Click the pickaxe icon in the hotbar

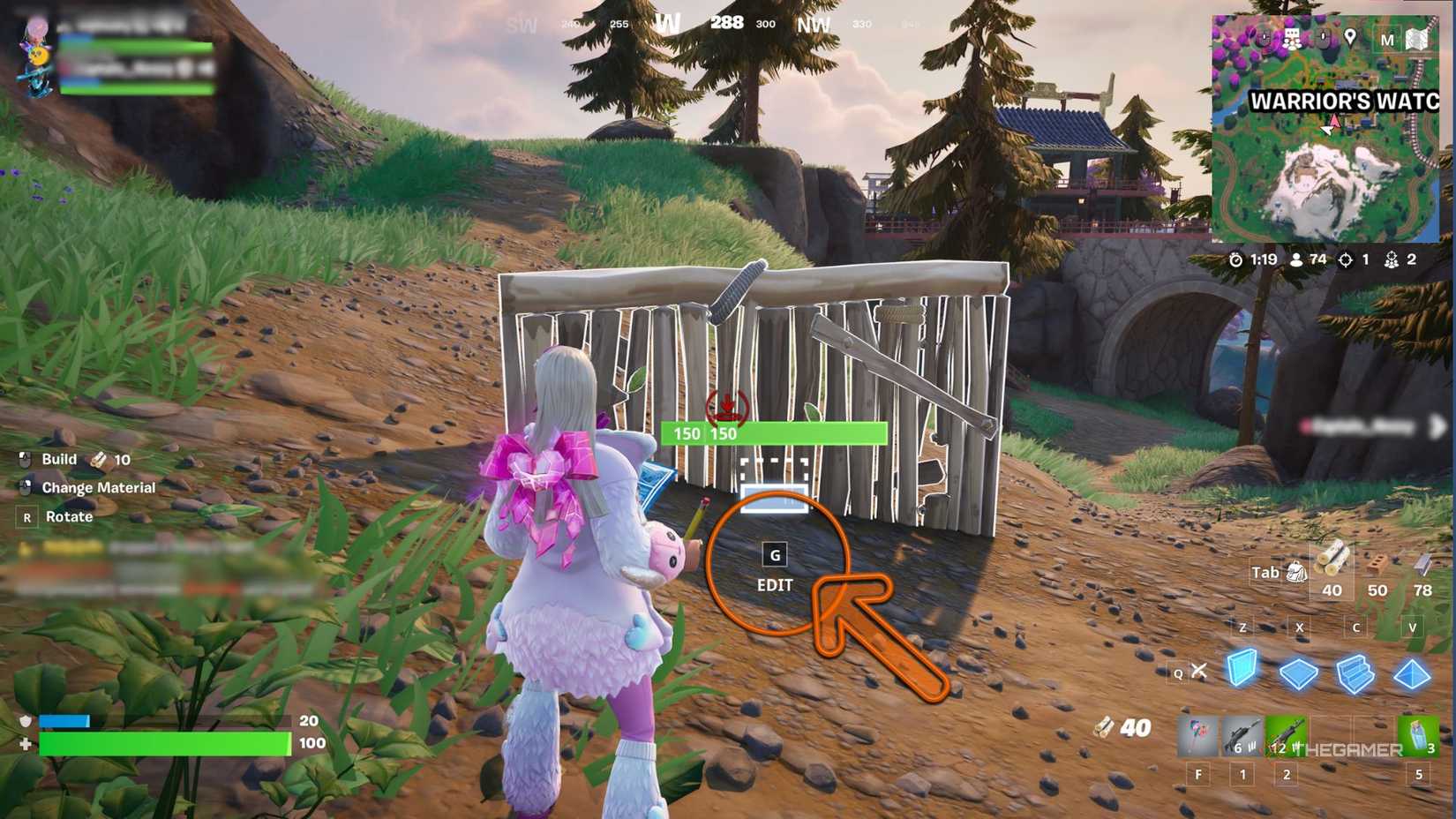pos(1197,734)
